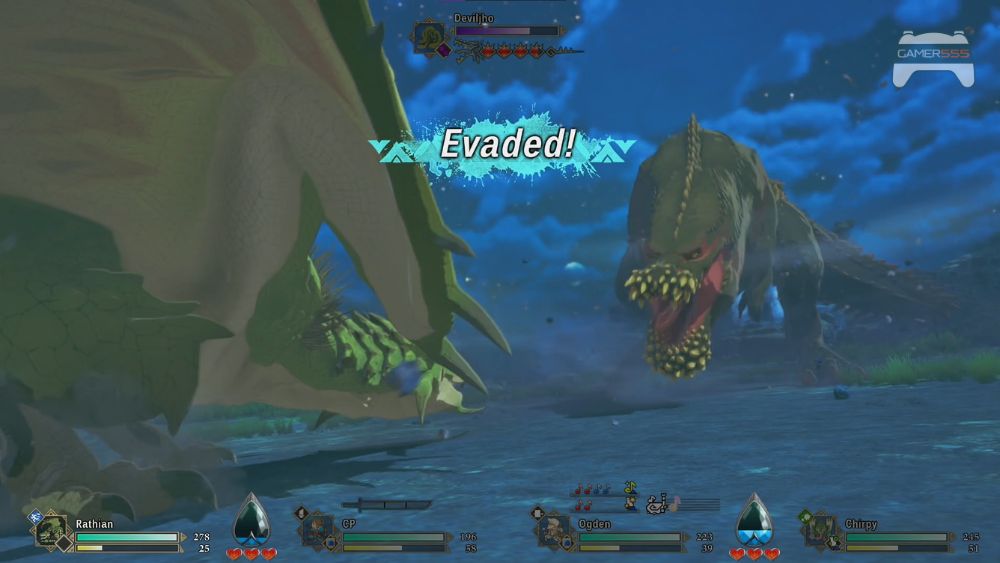Choose Ogden's party portrait
The height and width of the screenshot is (563, 1000).
tap(555, 530)
